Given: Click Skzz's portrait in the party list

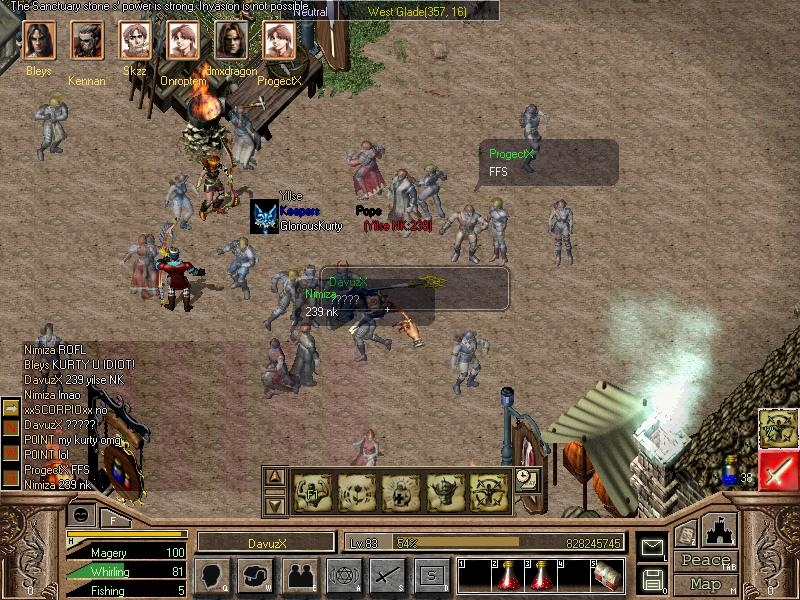Looking at the screenshot, I should point(135,41).
